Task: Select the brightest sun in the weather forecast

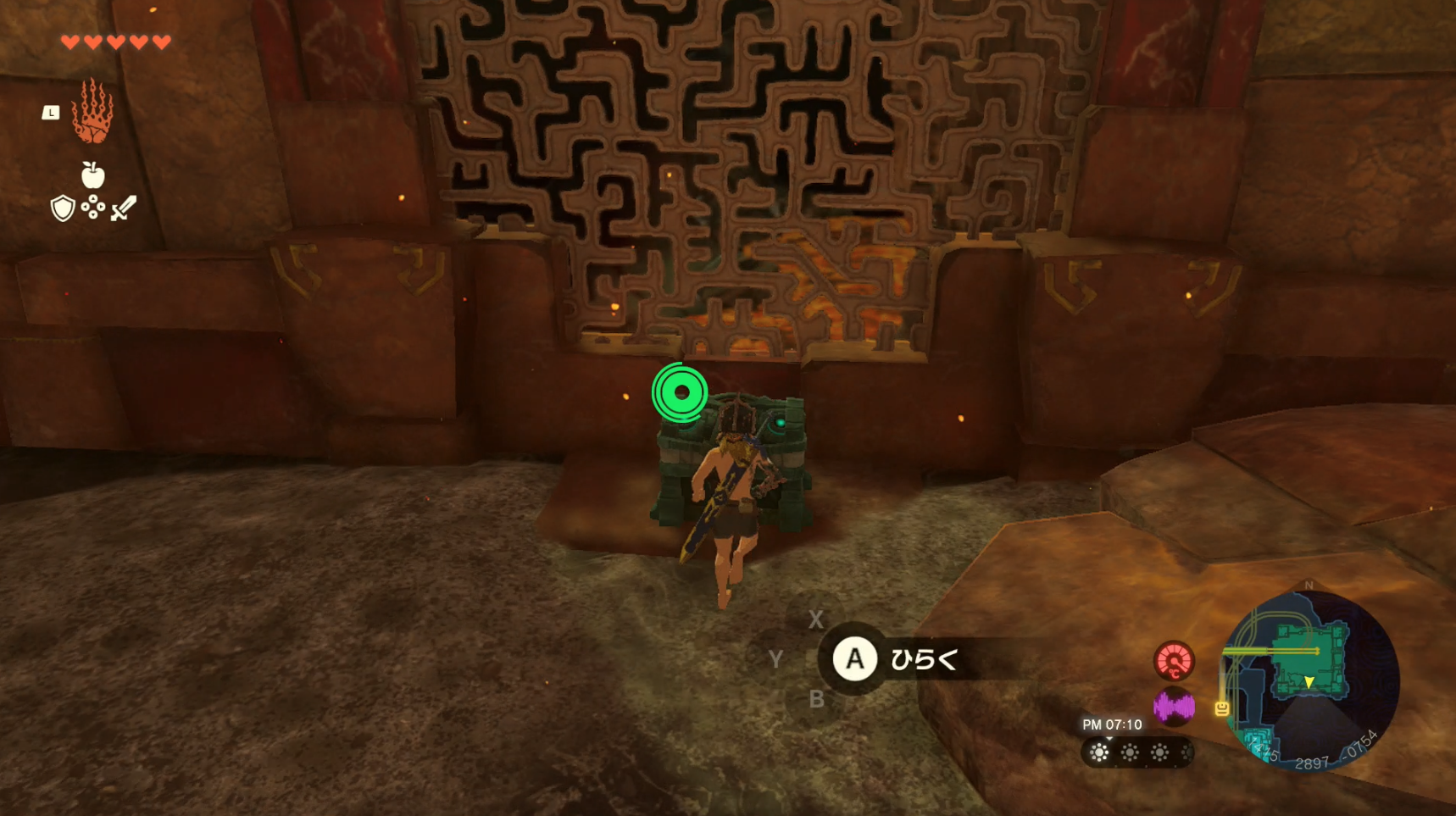Action: pyautogui.click(x=1100, y=752)
